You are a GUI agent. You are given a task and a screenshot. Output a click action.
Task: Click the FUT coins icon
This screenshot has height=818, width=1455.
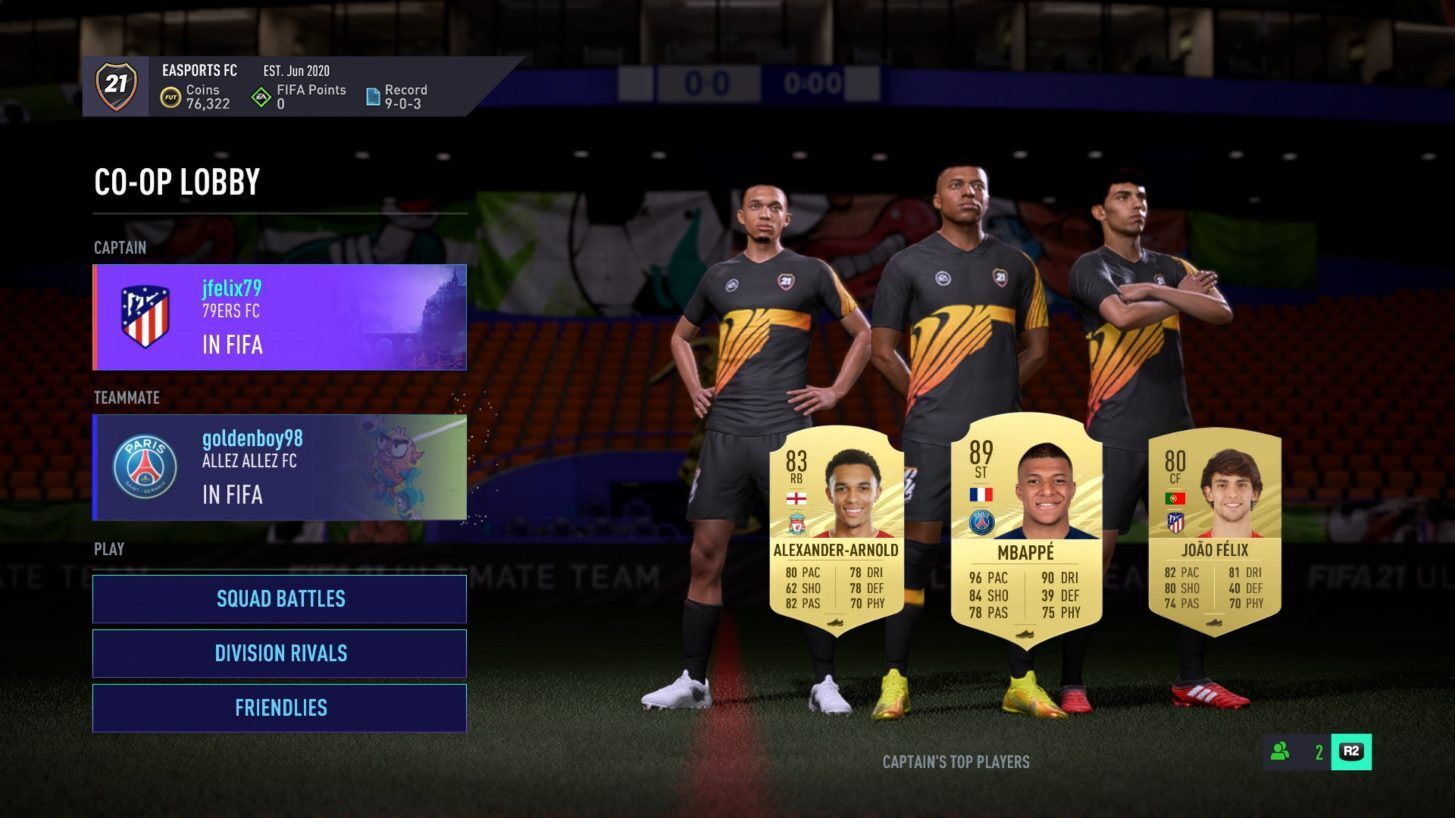(x=171, y=95)
